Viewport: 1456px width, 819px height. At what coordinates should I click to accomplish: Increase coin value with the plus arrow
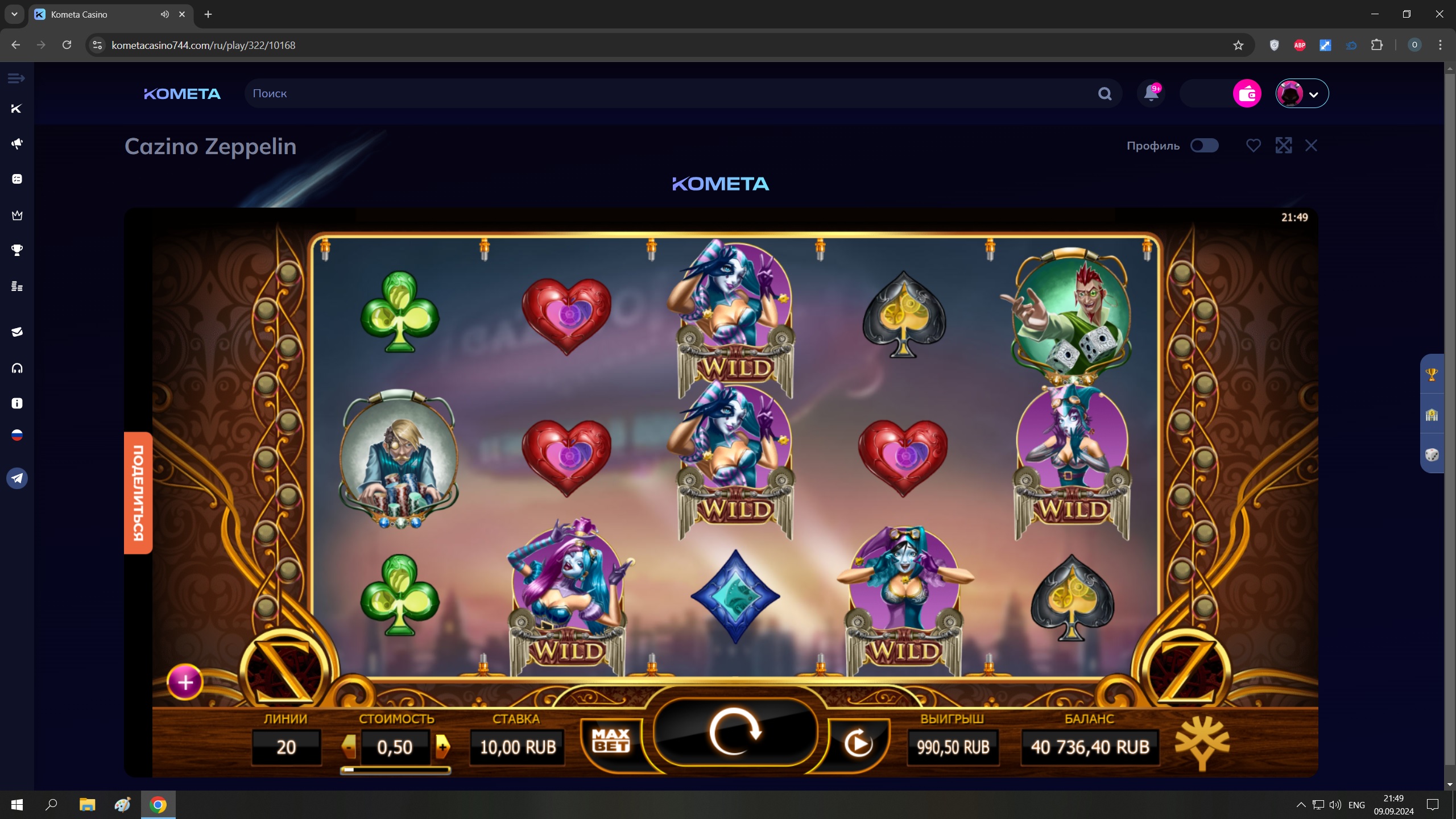click(442, 746)
